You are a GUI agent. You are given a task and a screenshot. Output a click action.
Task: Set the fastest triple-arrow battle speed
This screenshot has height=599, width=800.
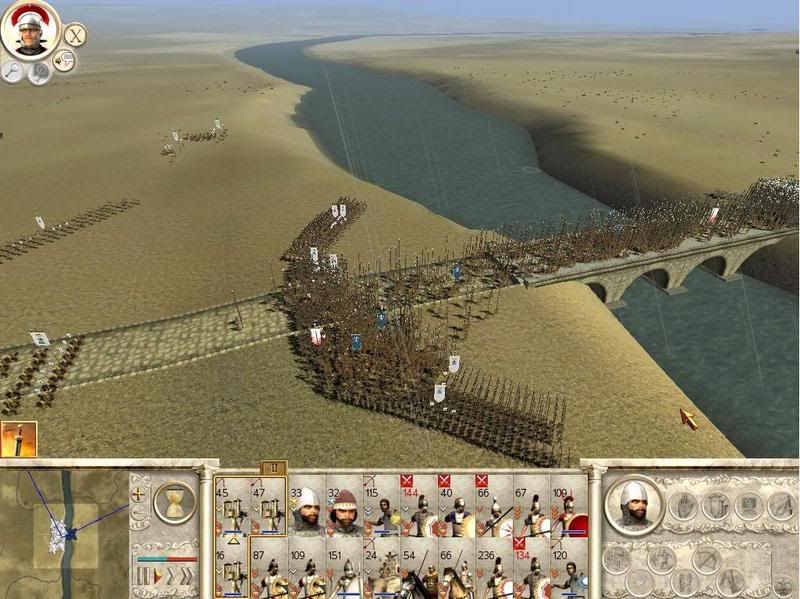pos(187,577)
